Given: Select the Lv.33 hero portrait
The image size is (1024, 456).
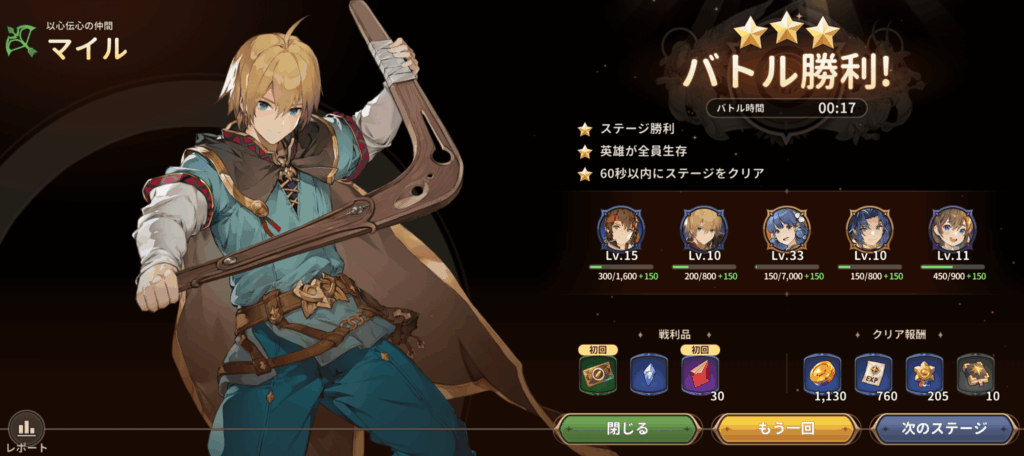Looking at the screenshot, I should tap(785, 229).
